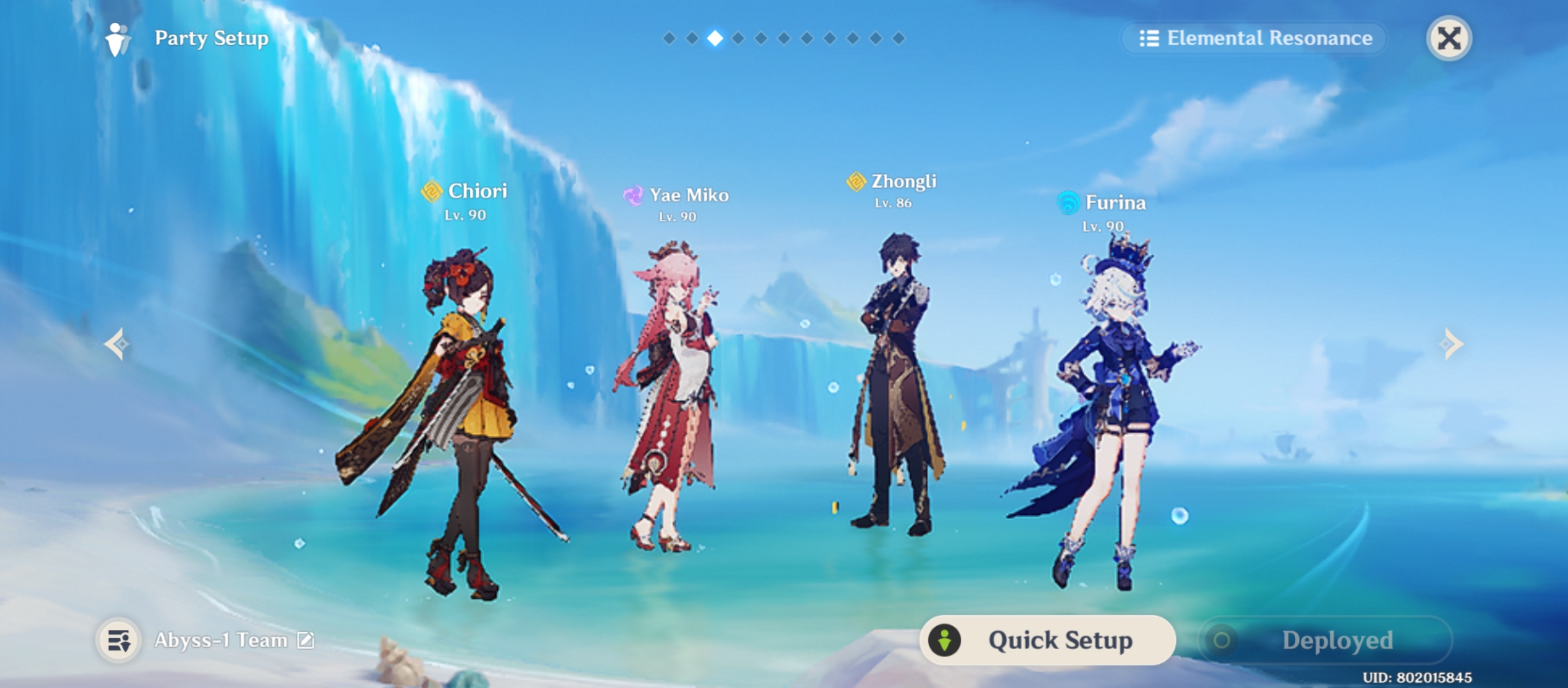
Task: Click the Party Setup figure icon top left
Action: (115, 38)
